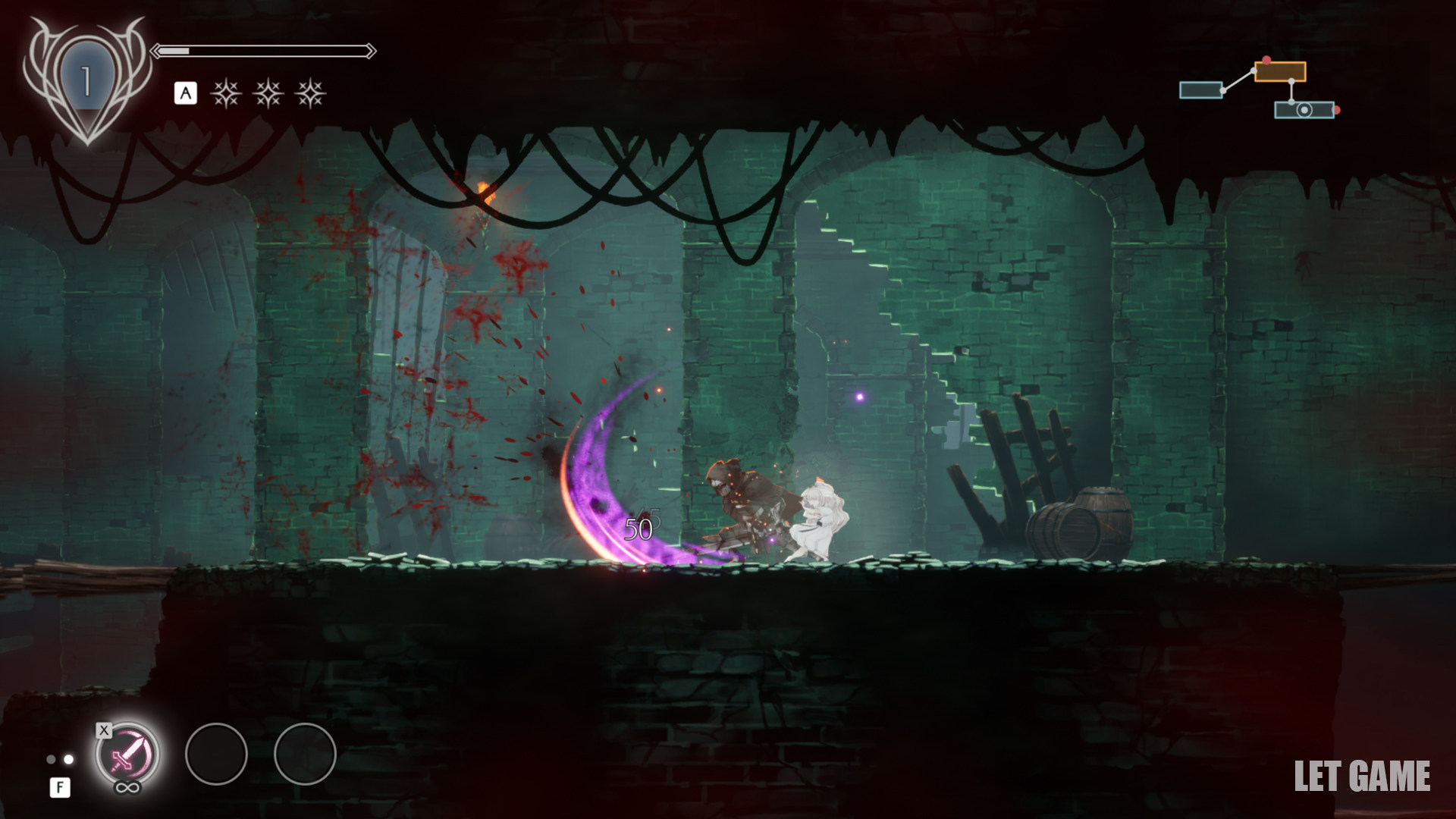Image resolution: width=1456 pixels, height=819 pixels.
Task: Click the healing prayer counter emblem
Action: (86, 80)
